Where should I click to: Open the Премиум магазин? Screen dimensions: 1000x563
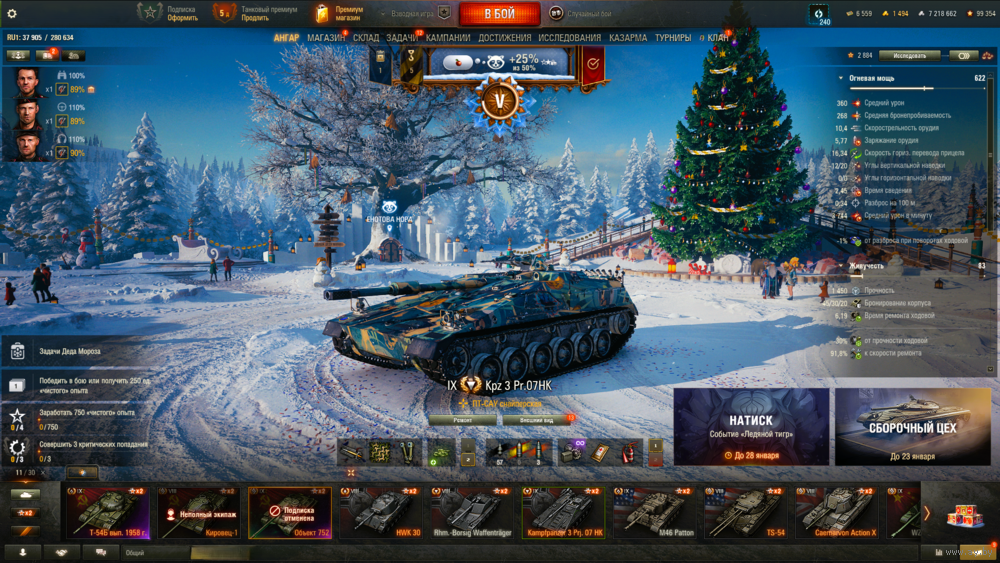tap(340, 13)
